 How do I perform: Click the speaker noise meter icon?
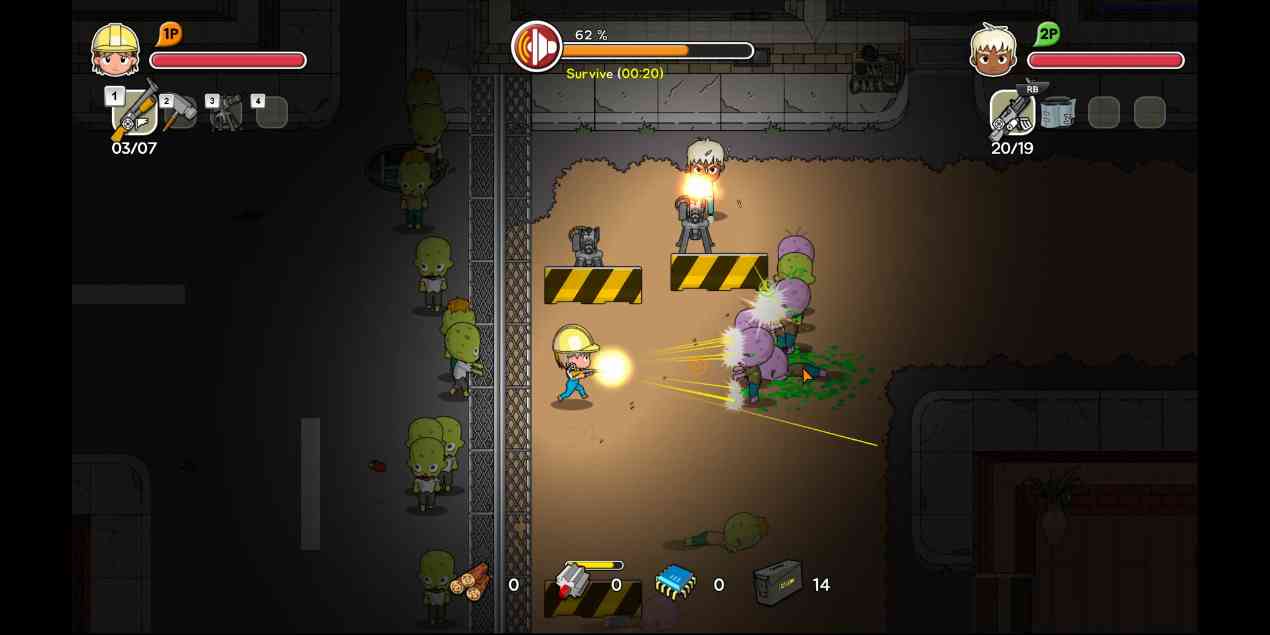tap(537, 47)
